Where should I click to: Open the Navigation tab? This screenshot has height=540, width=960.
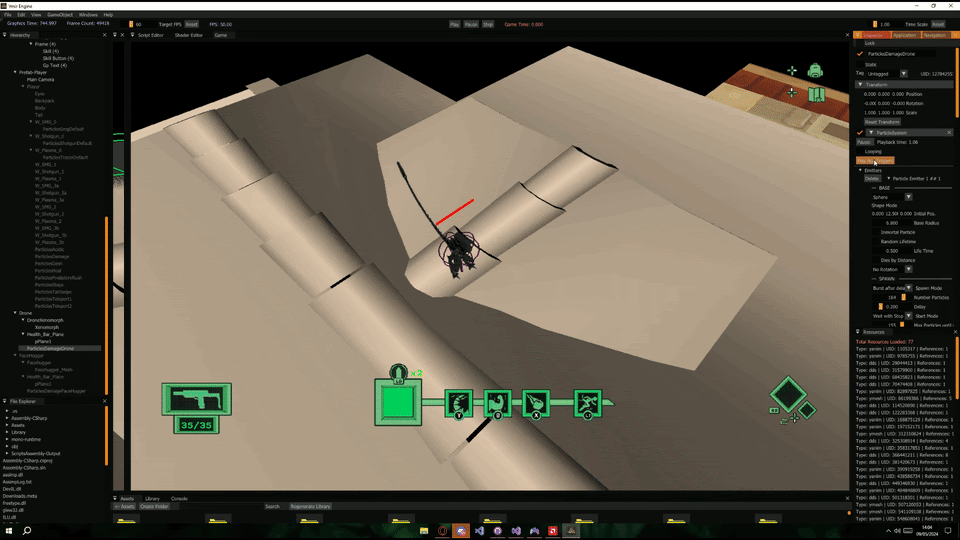click(x=934, y=35)
